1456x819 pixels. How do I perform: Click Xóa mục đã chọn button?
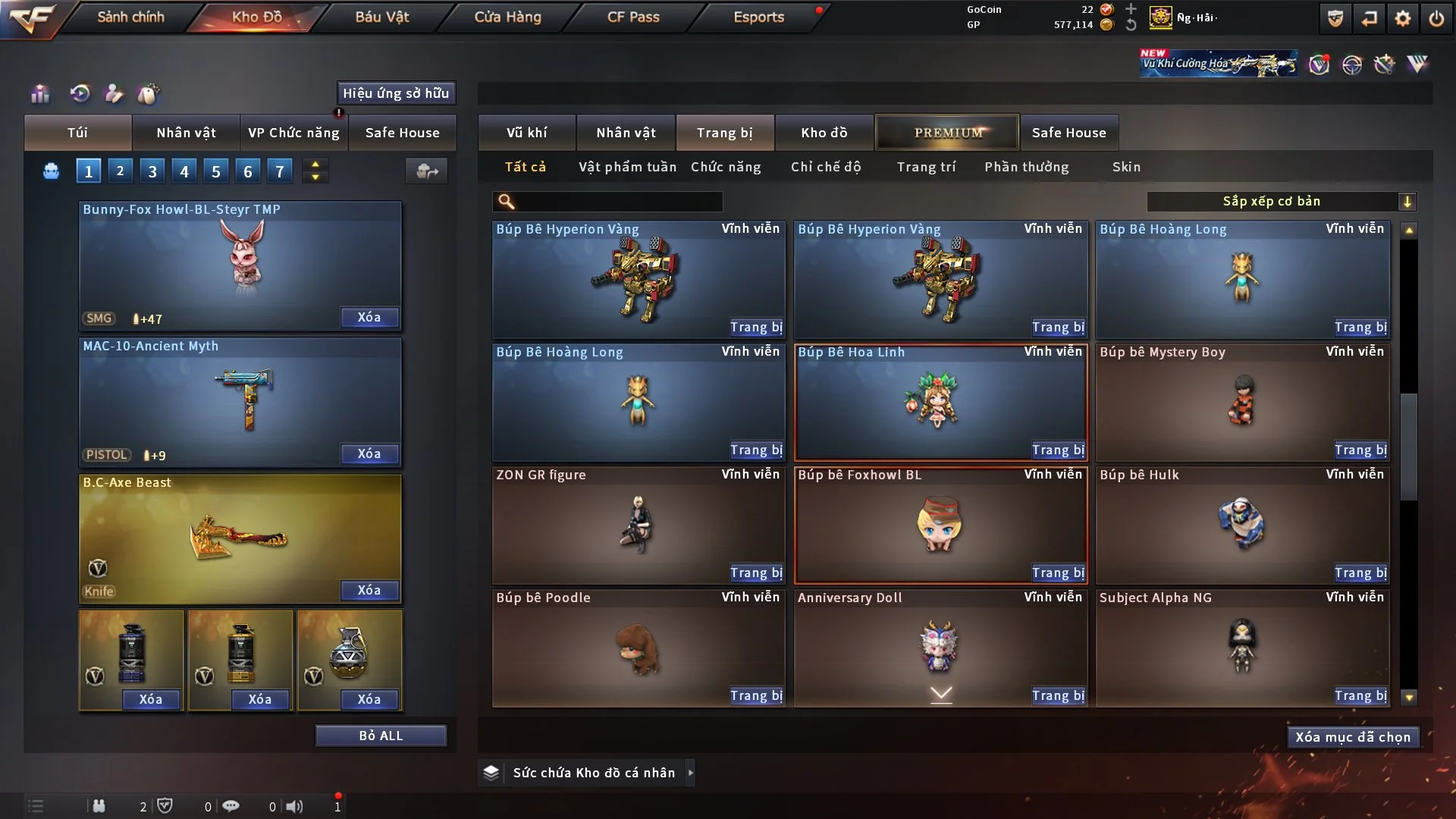[x=1353, y=737]
